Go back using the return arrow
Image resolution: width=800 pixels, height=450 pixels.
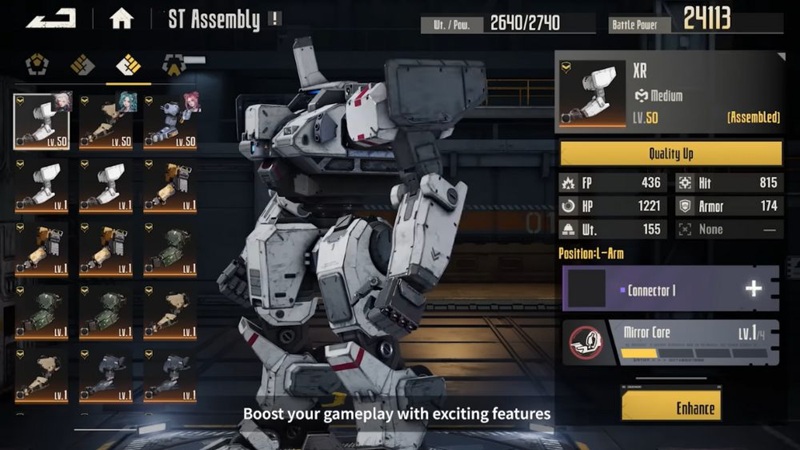click(49, 18)
